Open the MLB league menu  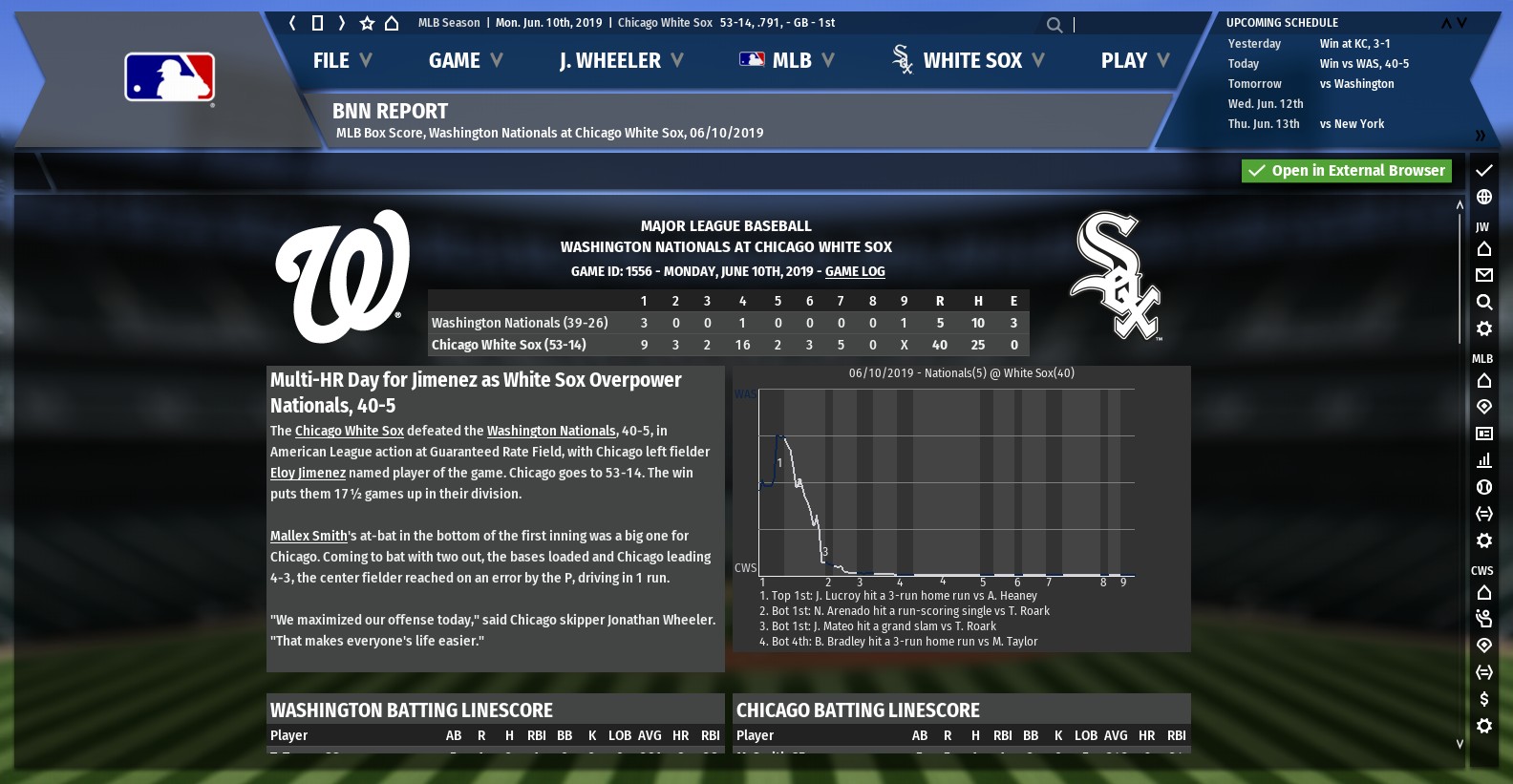coord(787,61)
